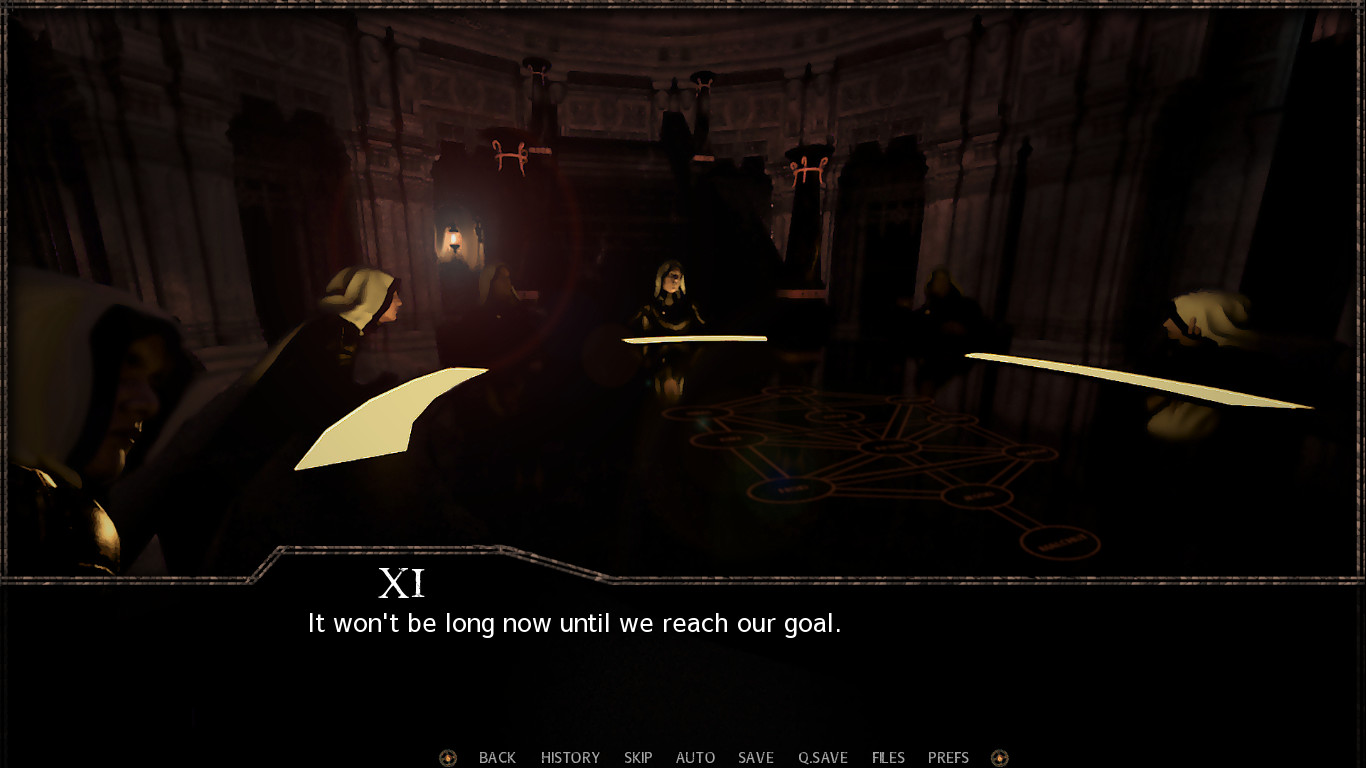Click the dialogue line about reaching our goal
This screenshot has width=1366, height=768.
click(x=573, y=623)
